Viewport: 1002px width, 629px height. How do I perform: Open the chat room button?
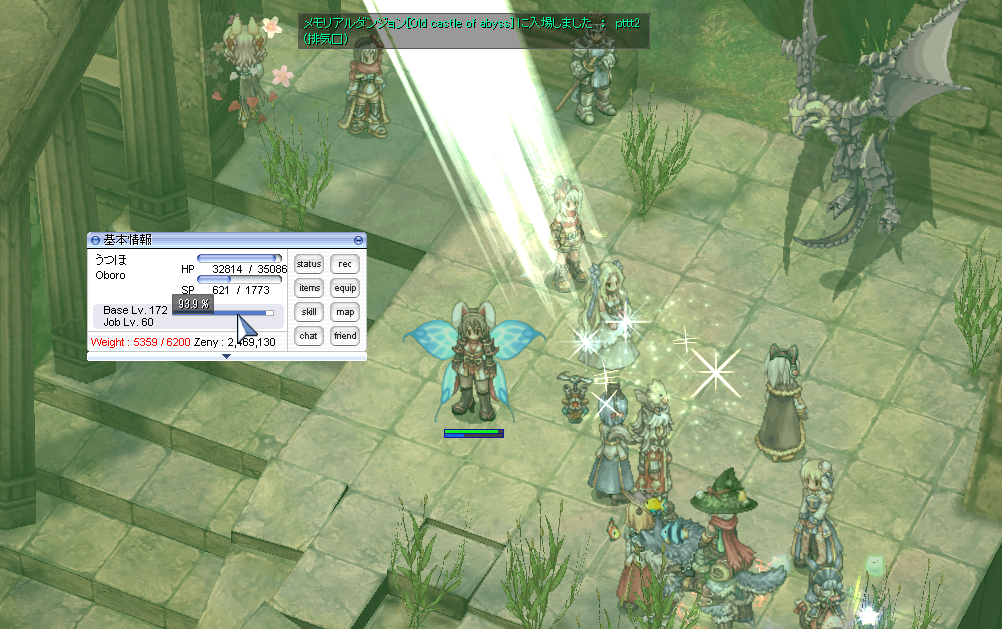(x=309, y=336)
